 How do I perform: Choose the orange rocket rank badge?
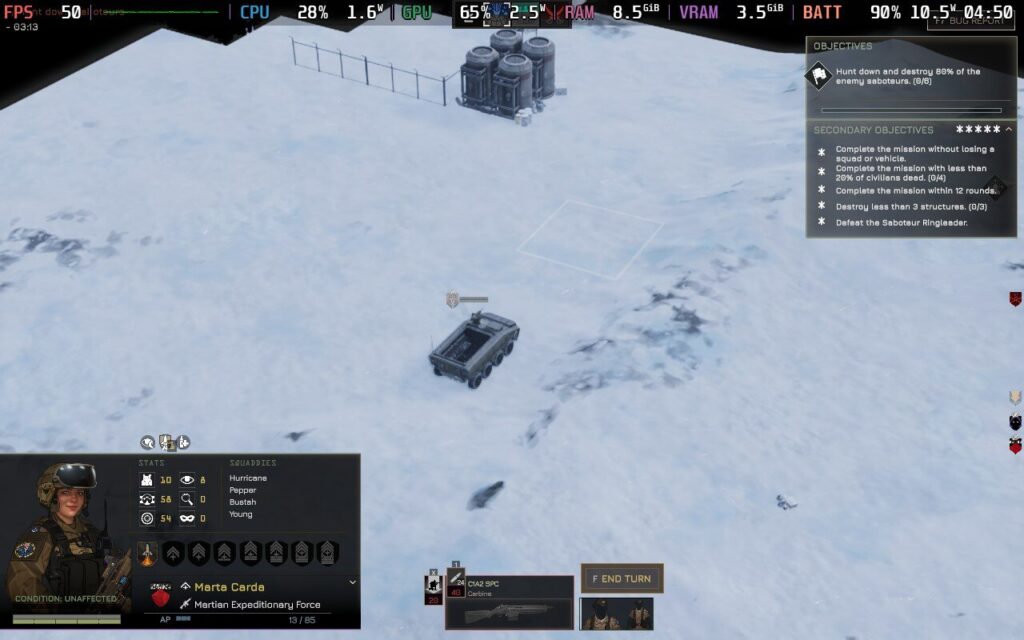coord(147,553)
